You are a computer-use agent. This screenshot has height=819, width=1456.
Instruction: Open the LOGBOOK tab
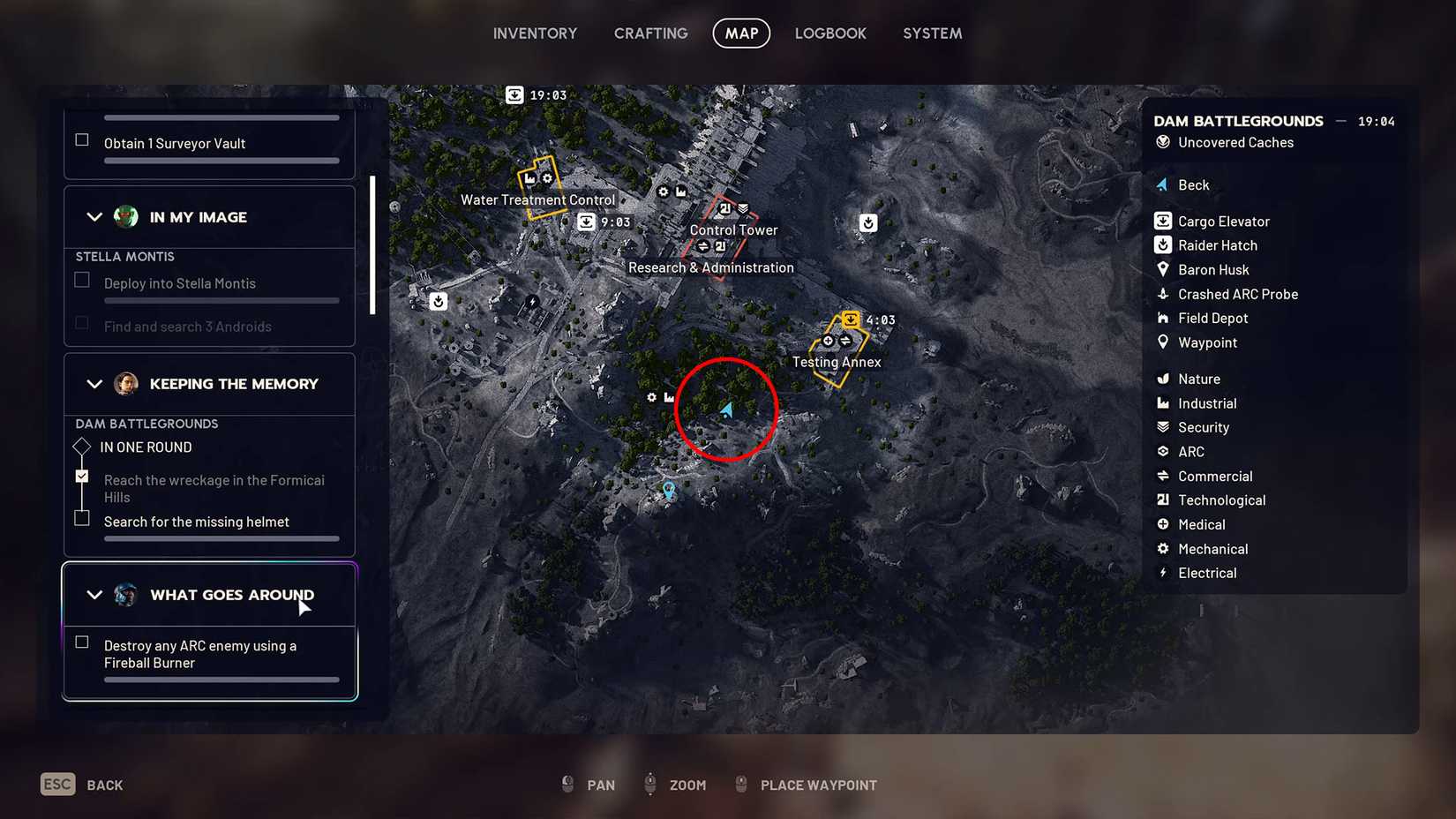coord(829,33)
